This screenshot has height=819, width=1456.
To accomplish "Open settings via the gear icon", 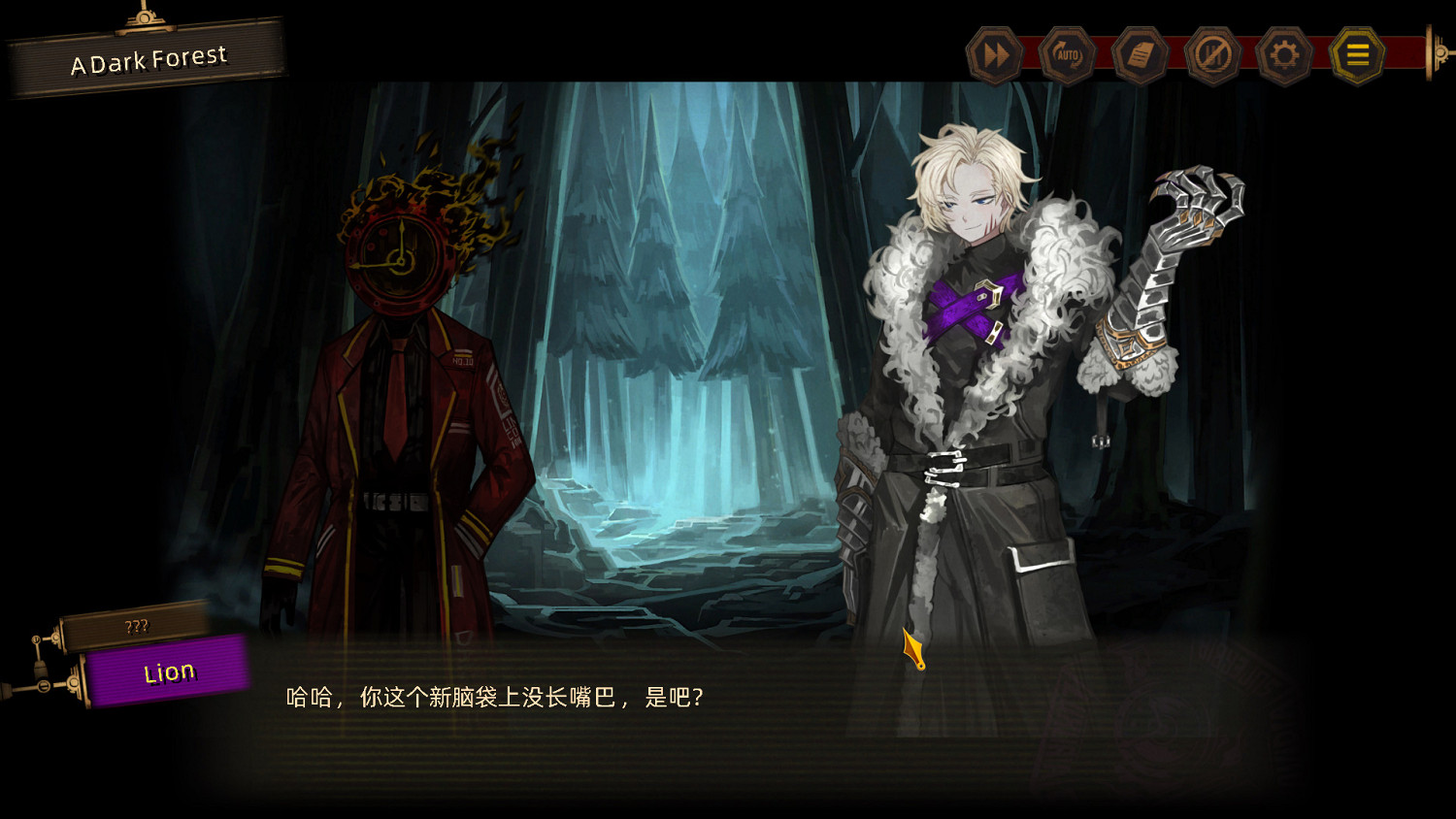I will pyautogui.click(x=1285, y=55).
